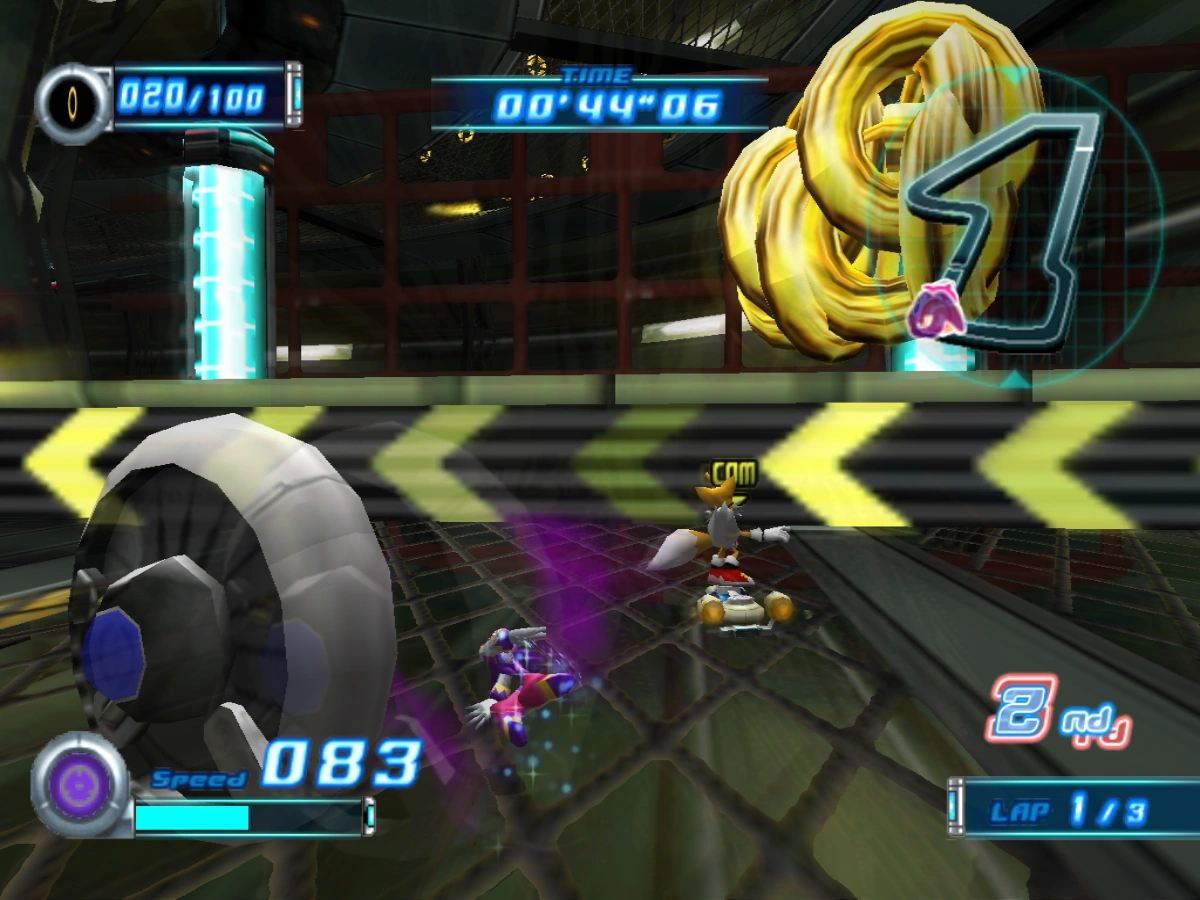
Task: Open the circular track minimap
Action: [x=1012, y=228]
